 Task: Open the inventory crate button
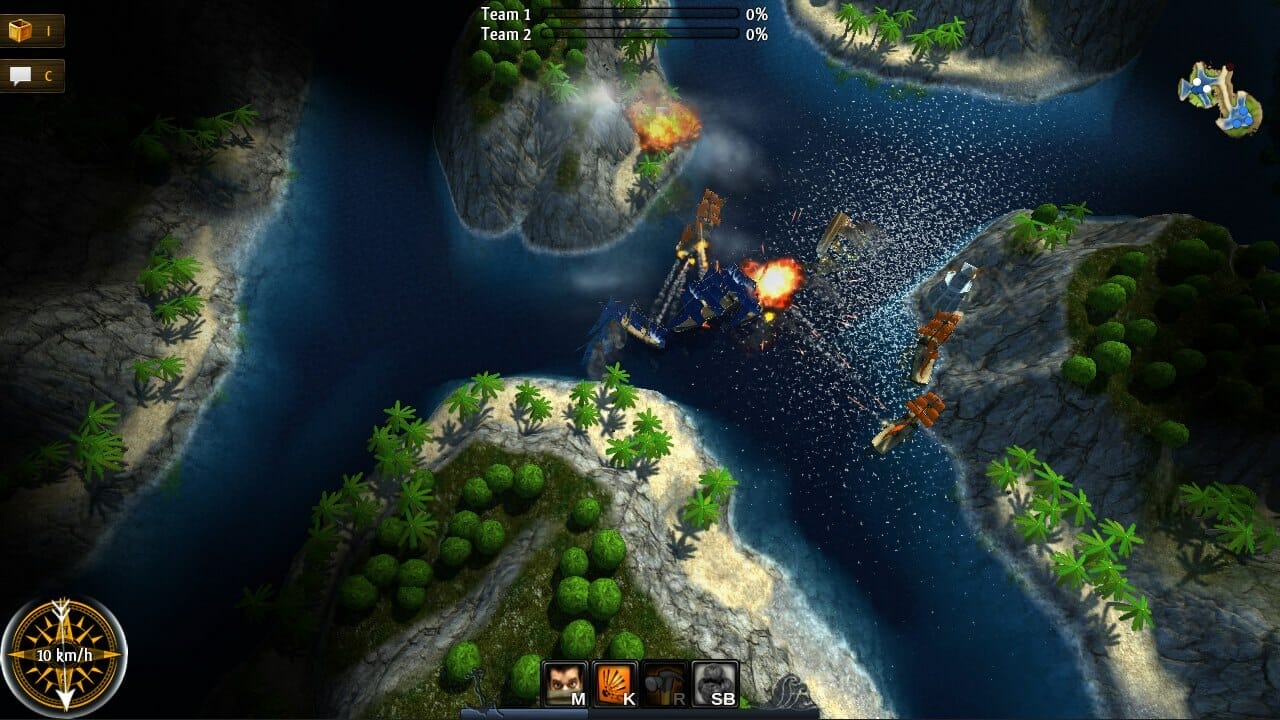[x=30, y=31]
